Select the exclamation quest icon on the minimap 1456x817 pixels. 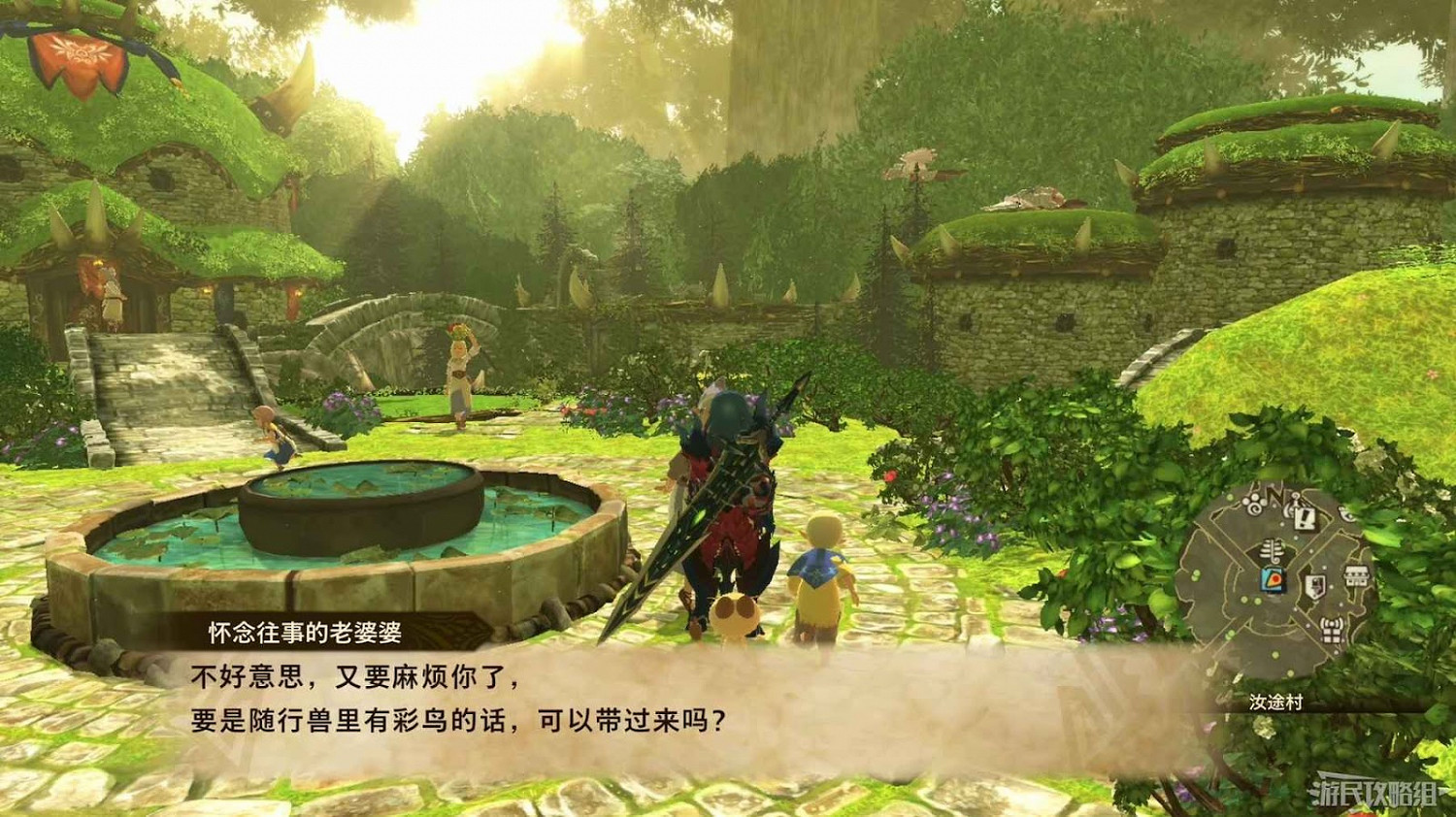point(1305,518)
